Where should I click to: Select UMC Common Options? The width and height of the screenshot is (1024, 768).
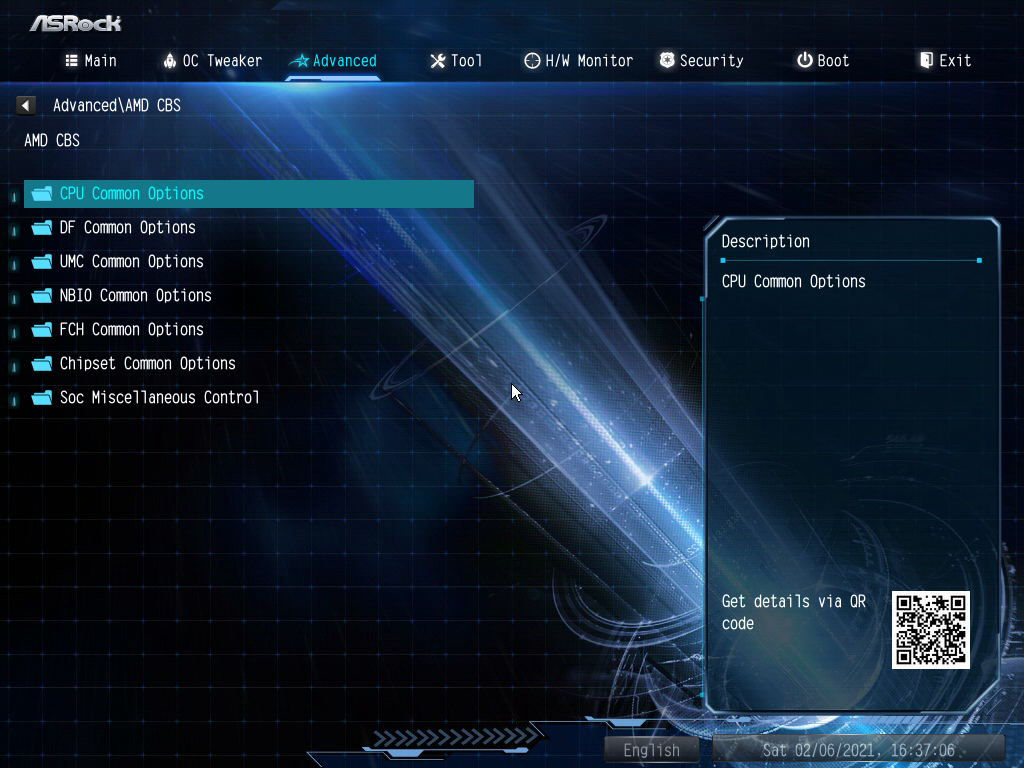coord(131,262)
